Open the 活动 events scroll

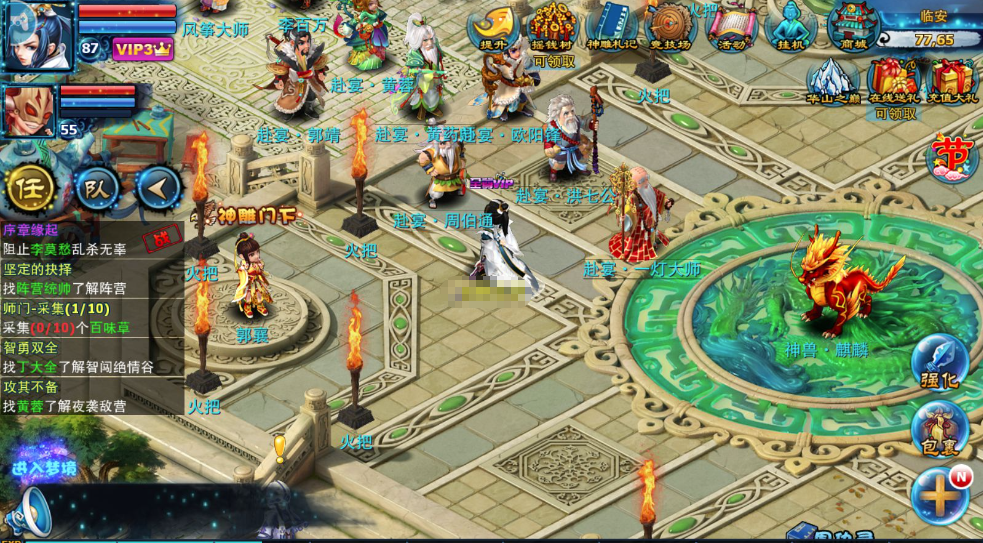(730, 27)
